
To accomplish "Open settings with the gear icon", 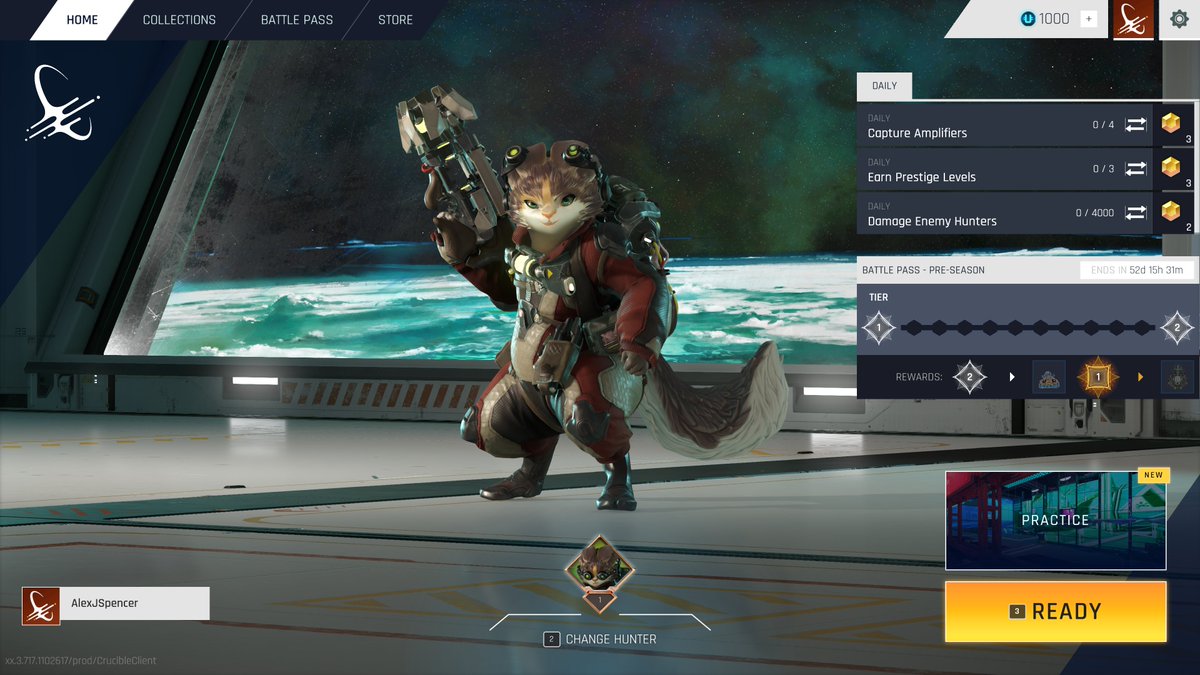I will coord(1179,19).
